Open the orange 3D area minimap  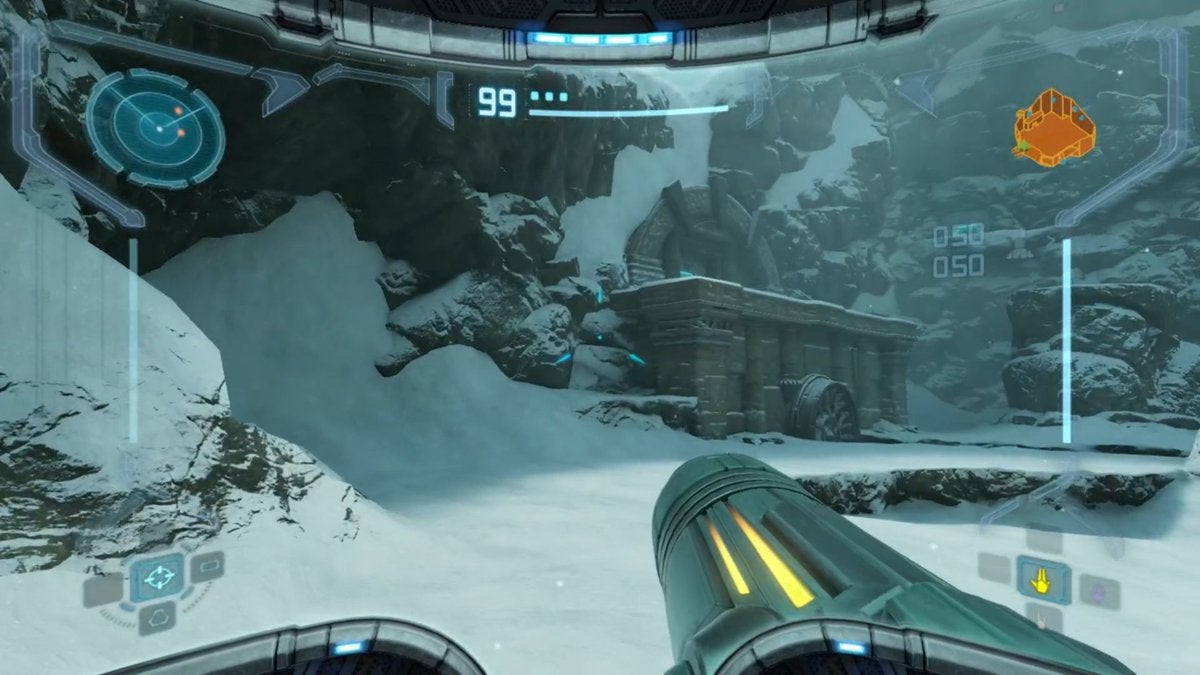pos(1053,125)
